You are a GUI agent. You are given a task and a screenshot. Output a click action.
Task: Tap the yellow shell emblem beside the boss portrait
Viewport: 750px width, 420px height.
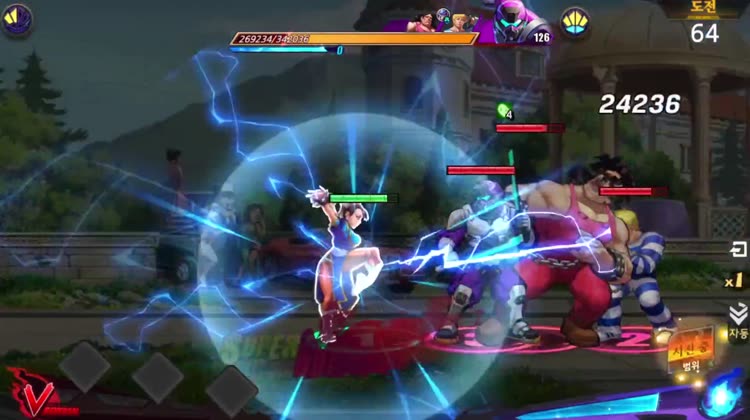click(574, 22)
